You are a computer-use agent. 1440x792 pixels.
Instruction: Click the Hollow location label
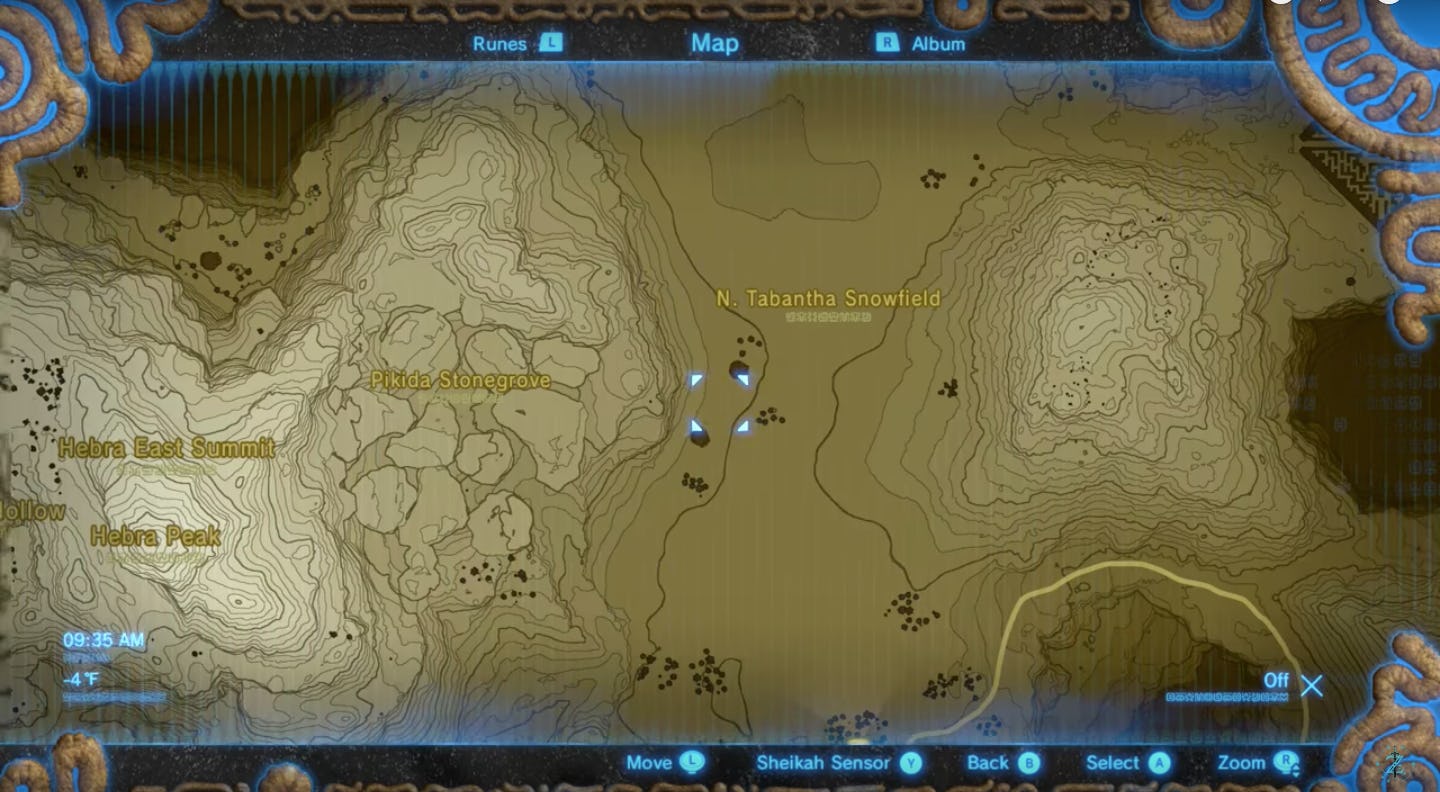pos(30,512)
